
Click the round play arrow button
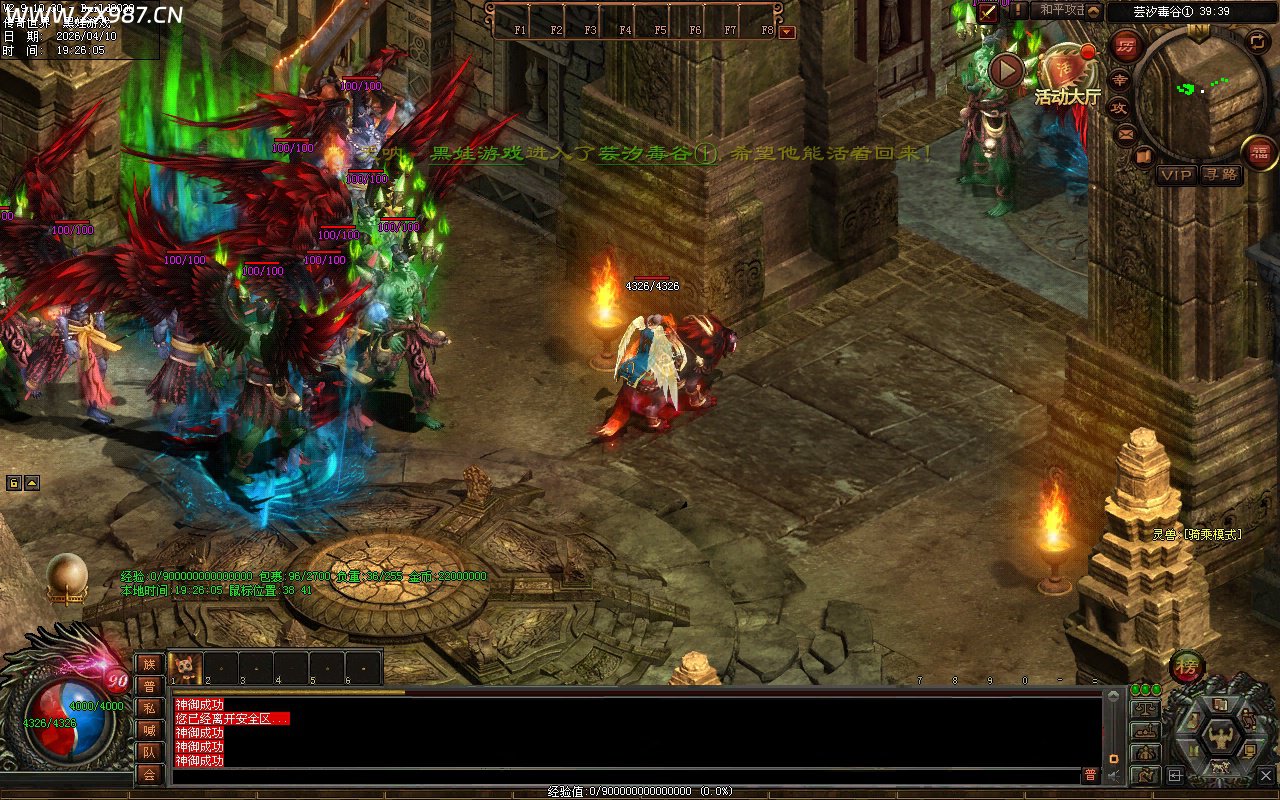coord(1006,70)
